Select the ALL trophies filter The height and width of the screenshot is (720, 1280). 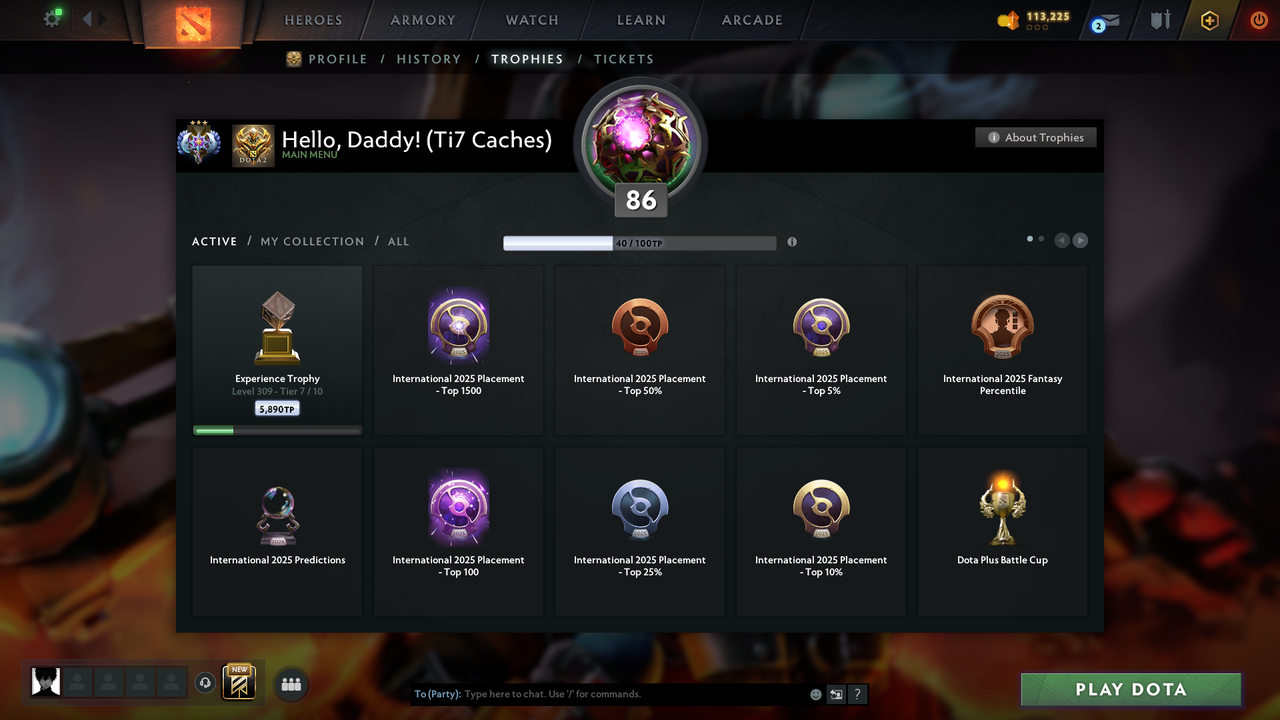398,241
